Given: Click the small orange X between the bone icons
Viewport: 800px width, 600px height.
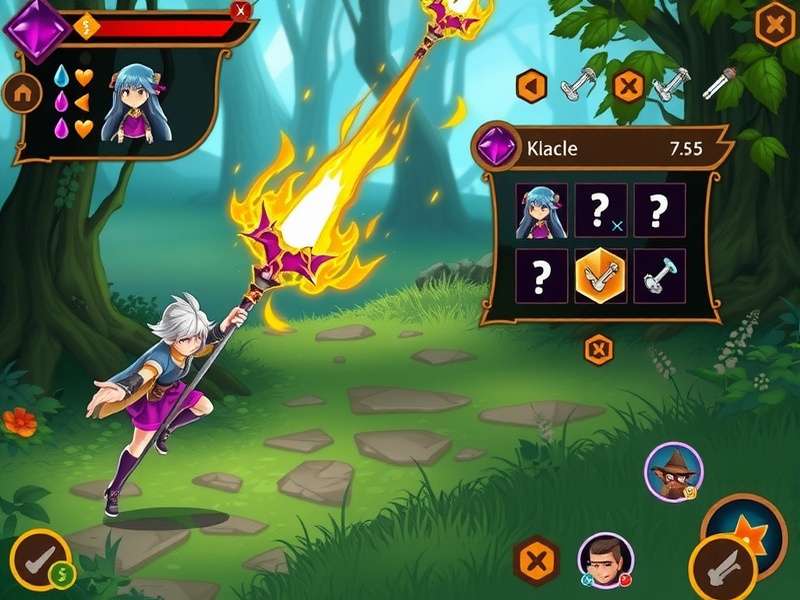Looking at the screenshot, I should [627, 87].
